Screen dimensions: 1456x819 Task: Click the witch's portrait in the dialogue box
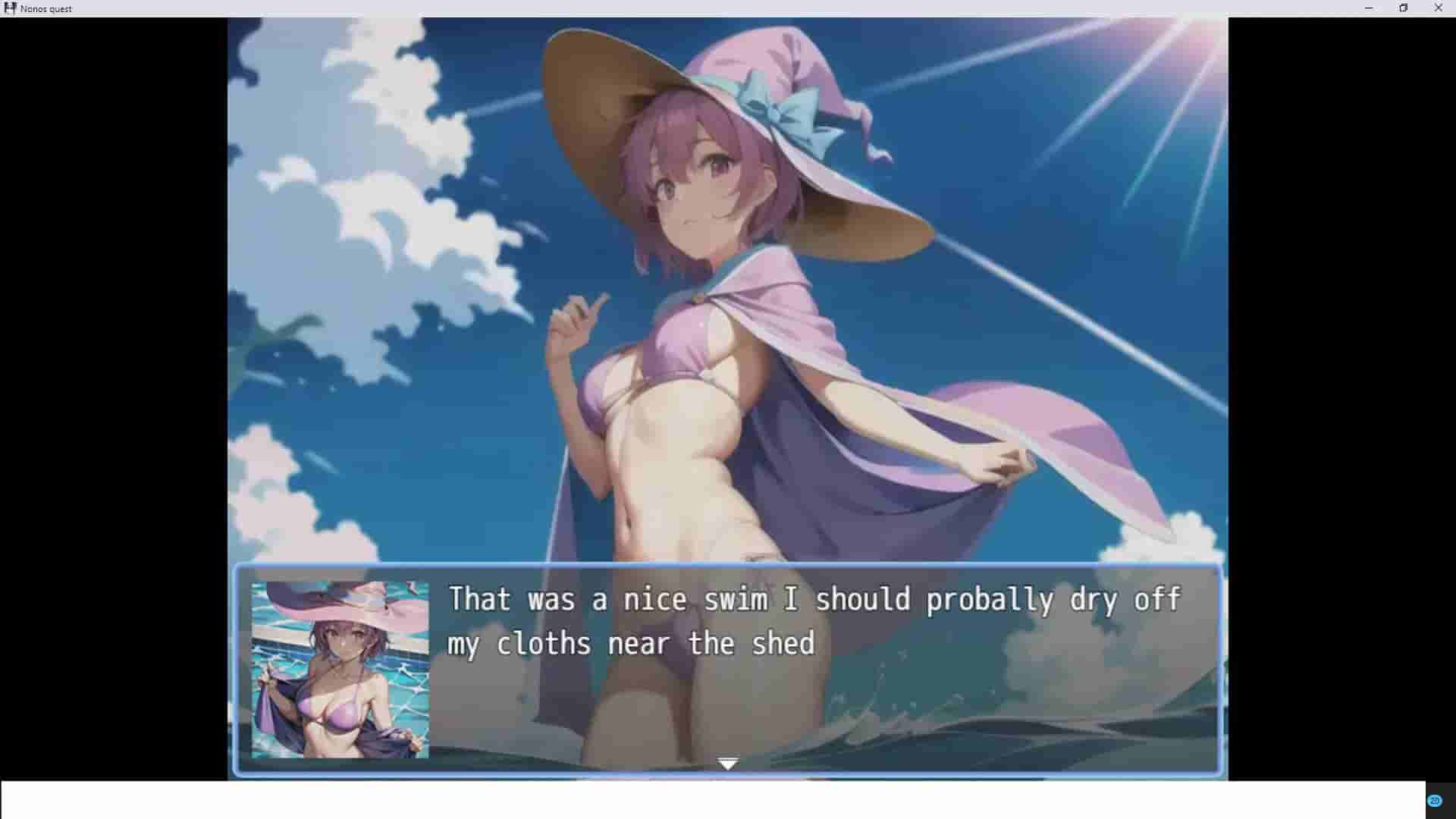[339, 671]
